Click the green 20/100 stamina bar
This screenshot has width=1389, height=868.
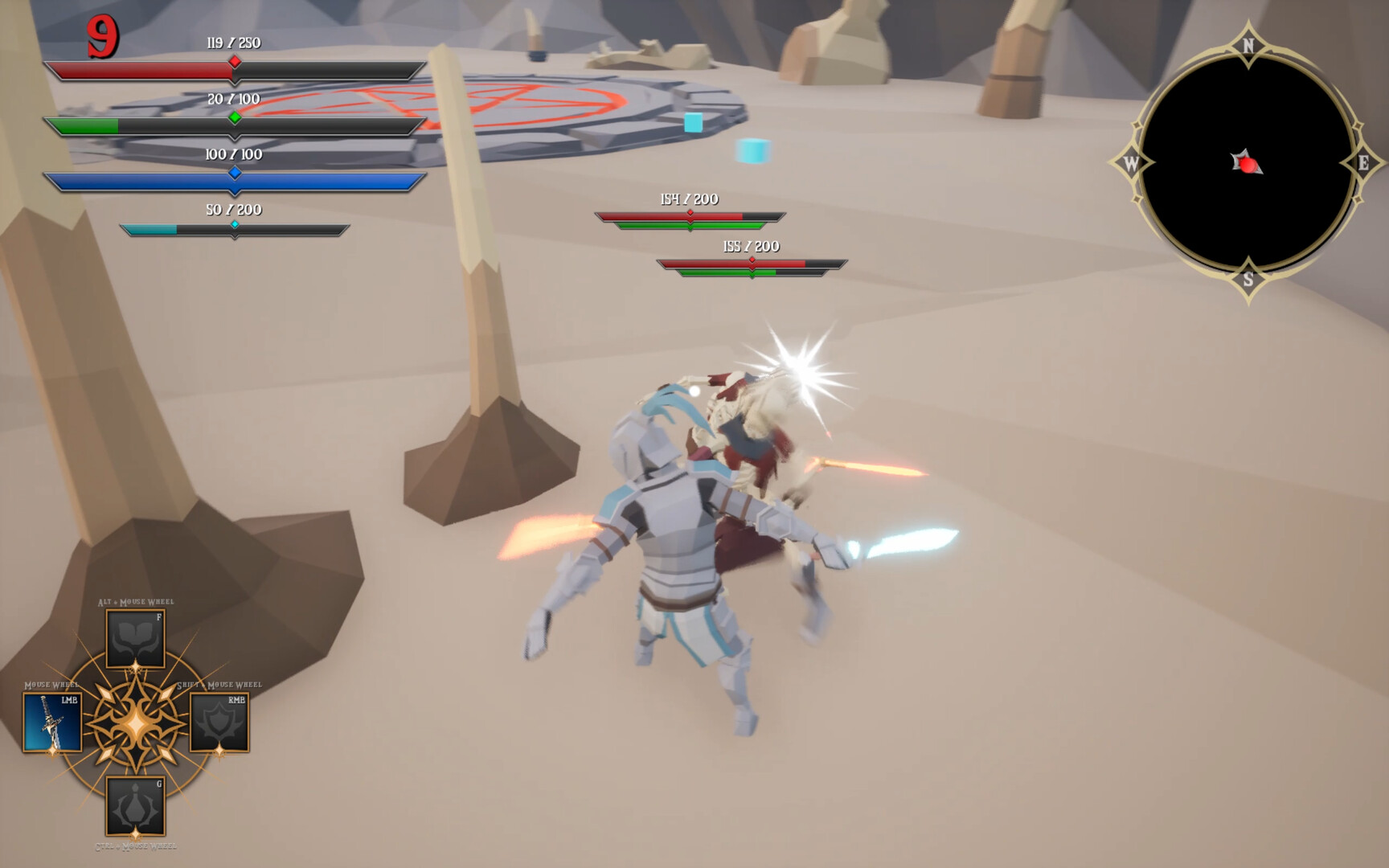[233, 125]
